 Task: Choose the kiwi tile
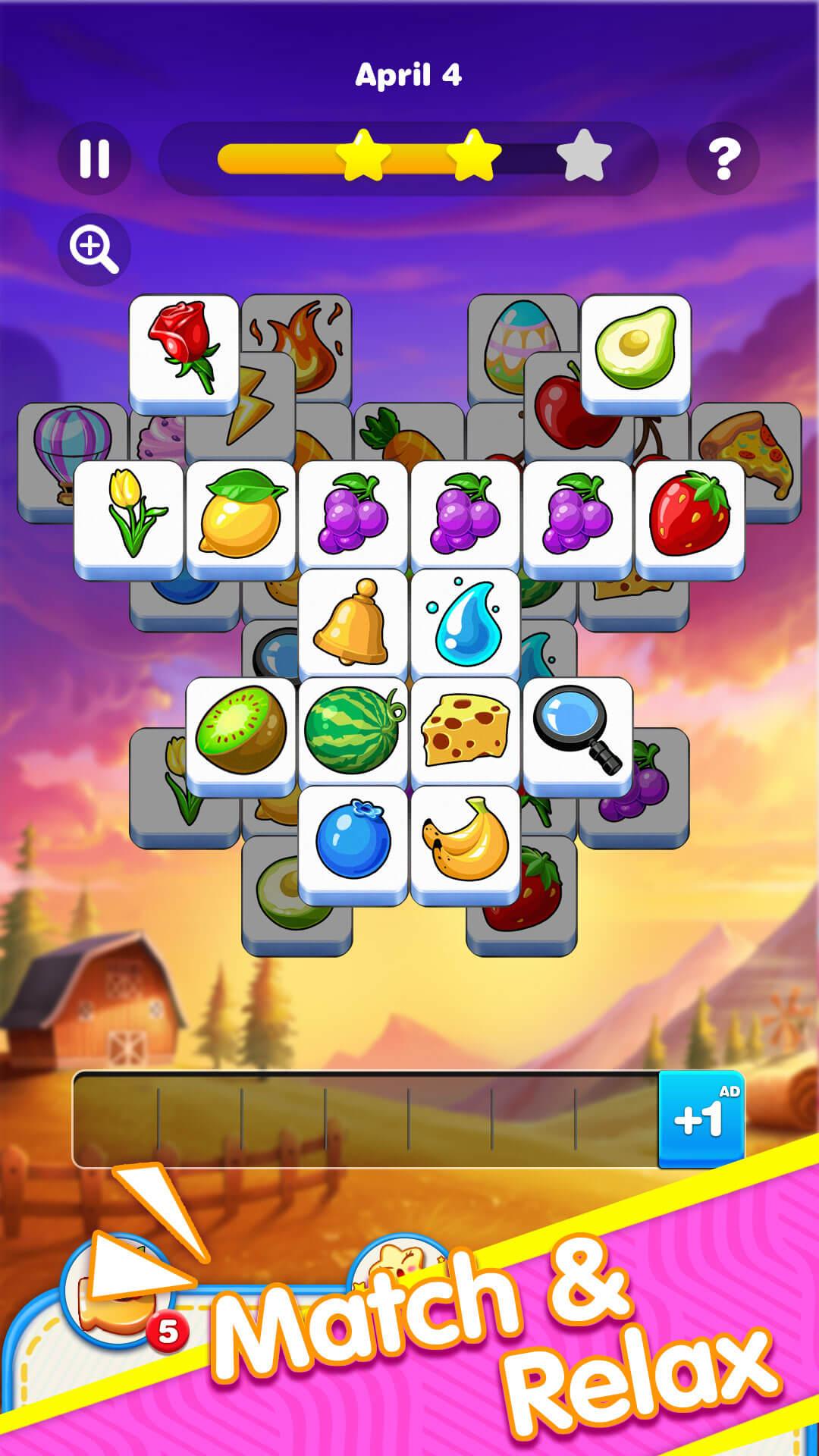tap(240, 733)
